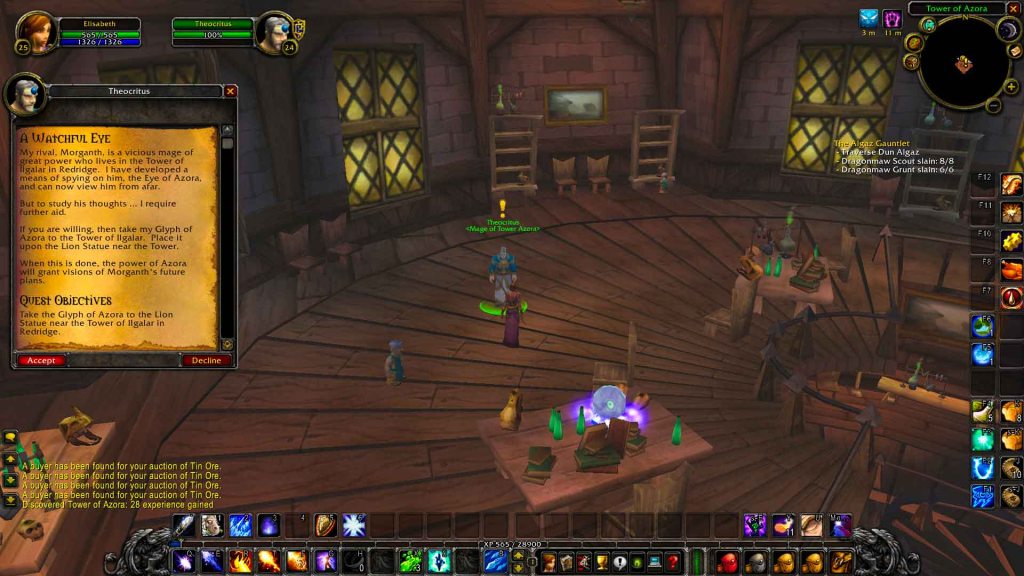
Task: Open the character info micro button
Action: pos(549,561)
